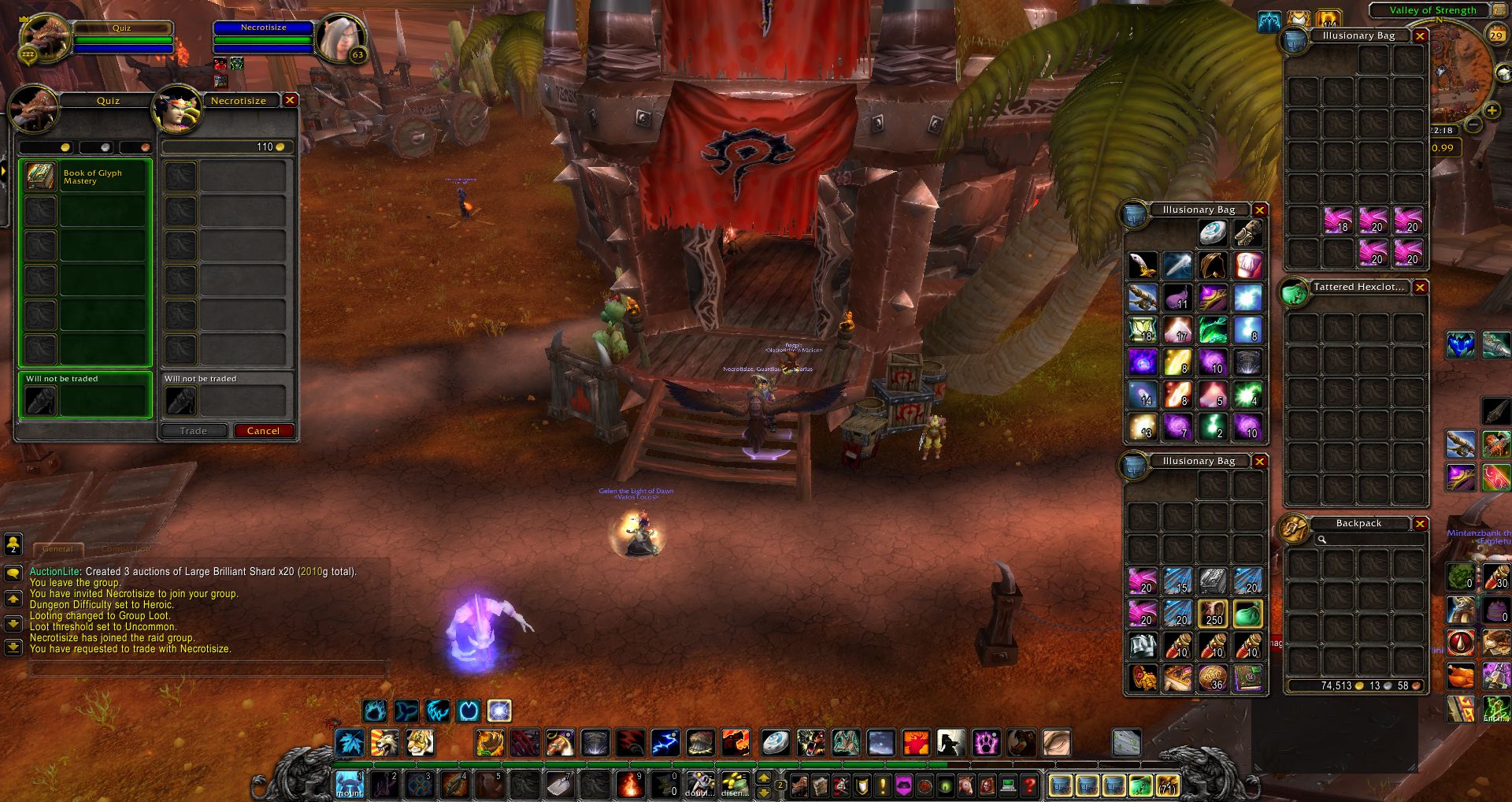This screenshot has width=1512, height=802.
Task: Use the mount action button
Action: tap(350, 785)
